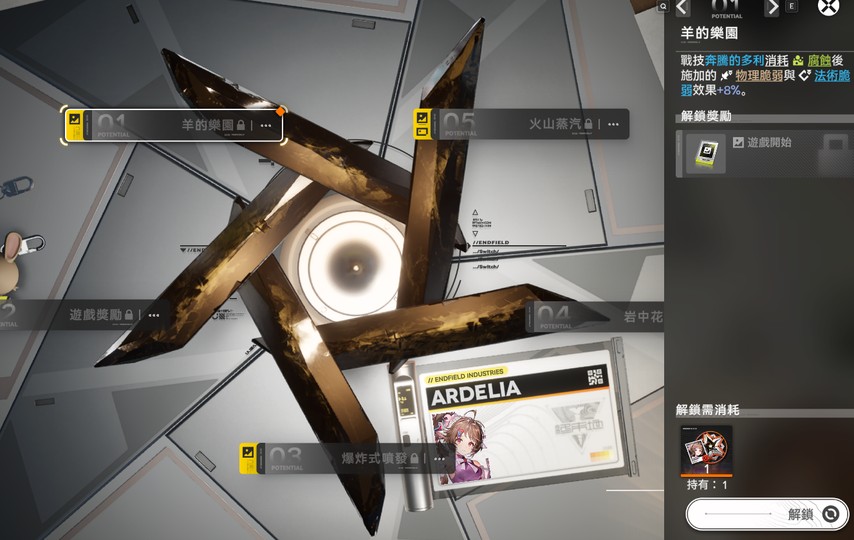Open the 遊戲開始 unlock reward item
The image size is (854, 540).
tap(706, 154)
